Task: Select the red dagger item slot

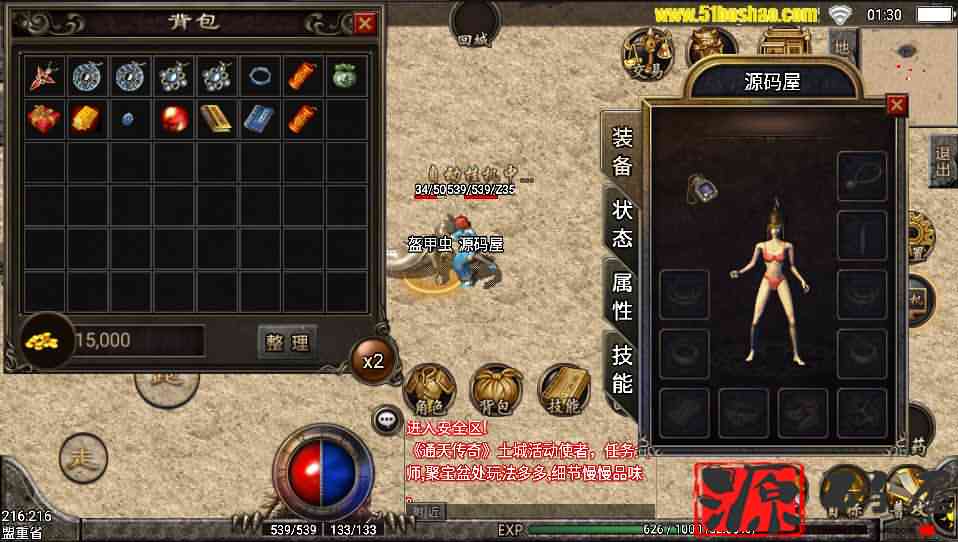Action: pyautogui.click(x=43, y=76)
